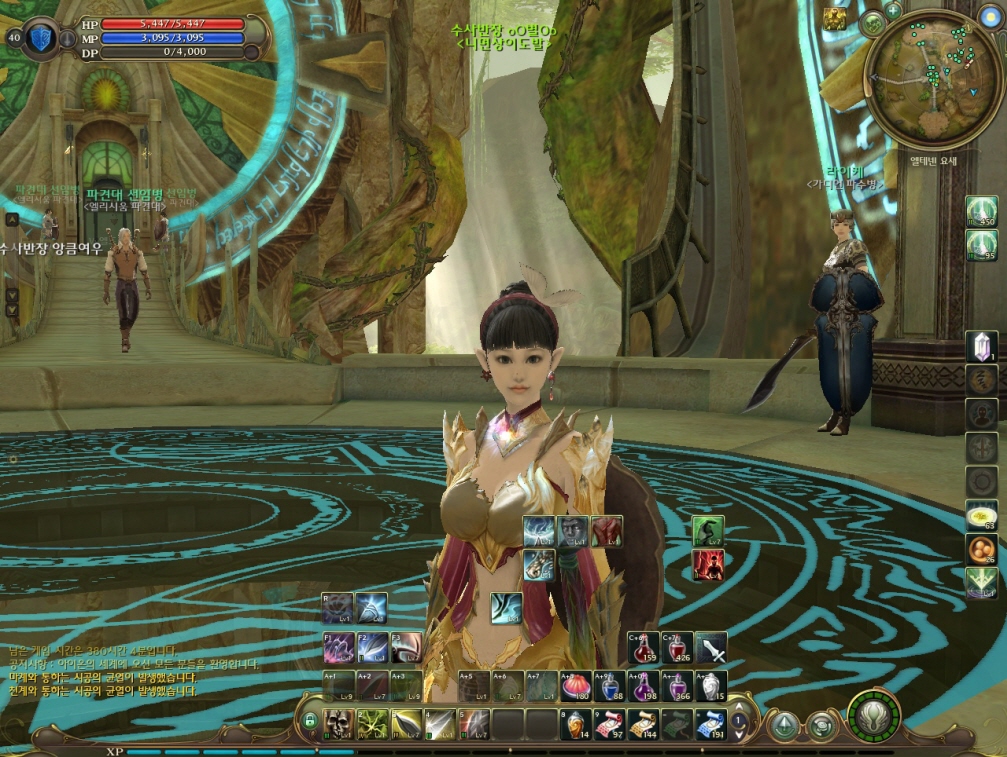Activate the red silhouette skill icon
This screenshot has height=757, width=1007.
click(708, 565)
